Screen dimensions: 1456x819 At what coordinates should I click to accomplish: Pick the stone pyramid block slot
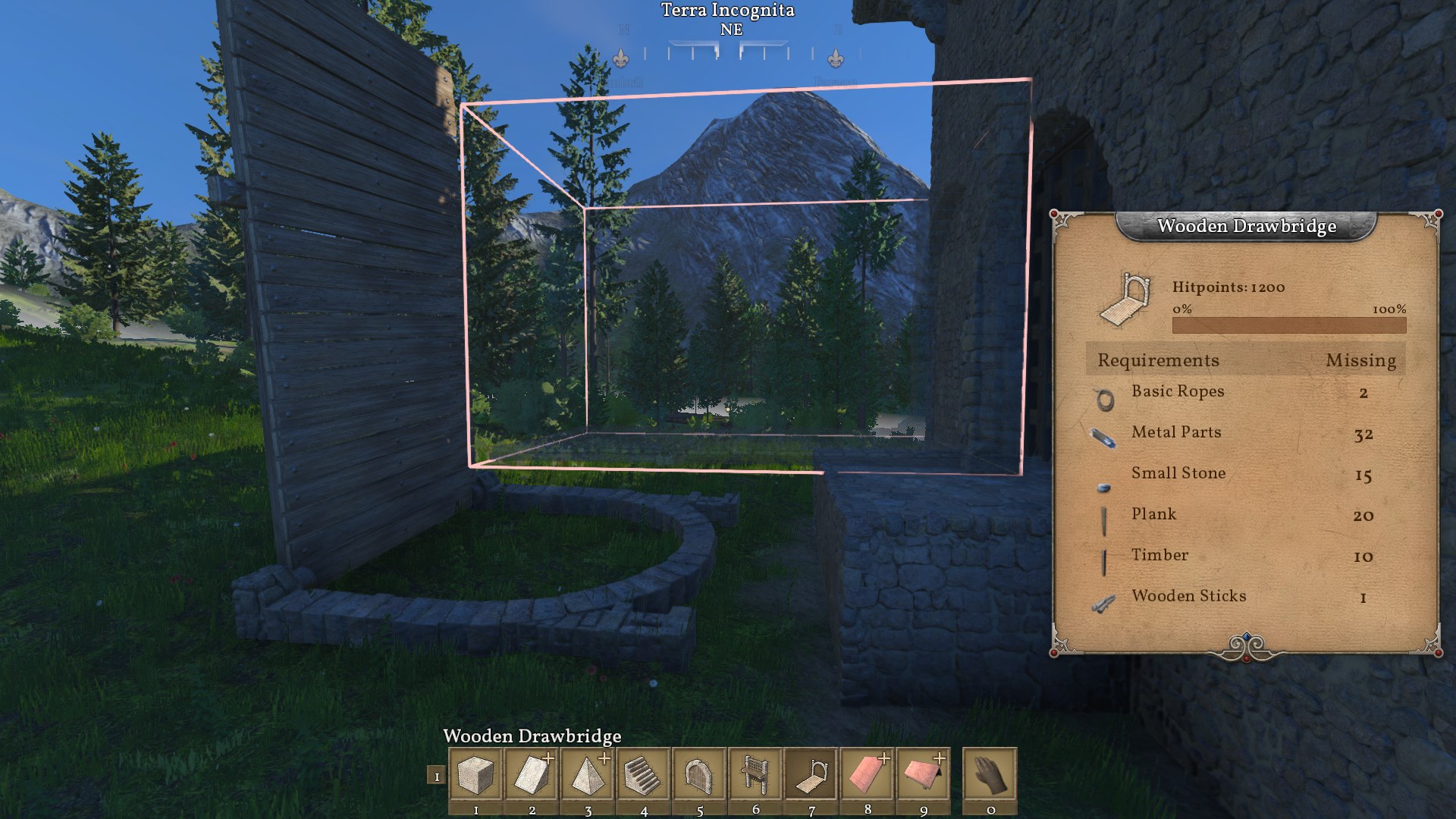click(588, 774)
